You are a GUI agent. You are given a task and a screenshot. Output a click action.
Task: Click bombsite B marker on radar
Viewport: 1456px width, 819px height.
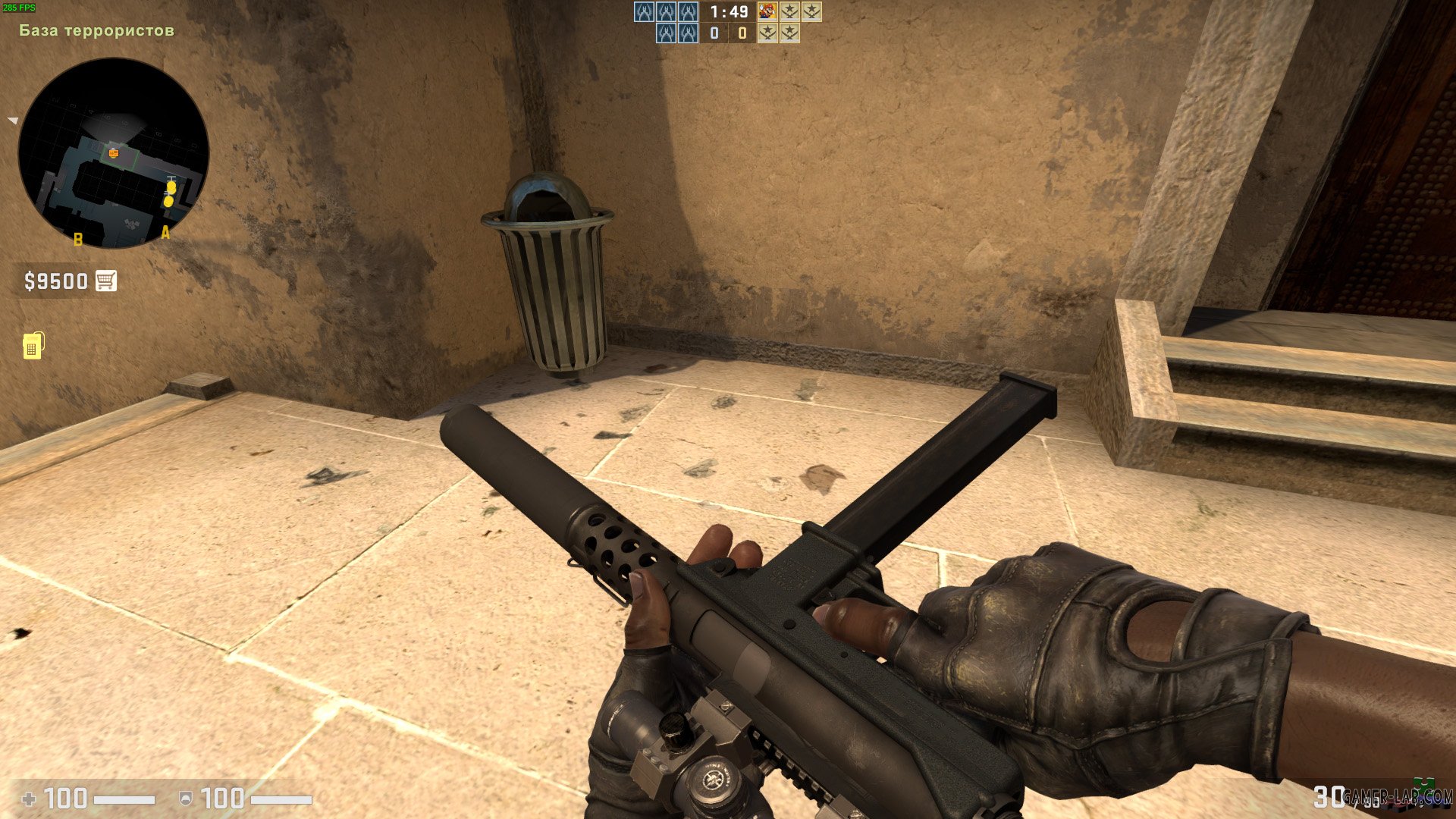(77, 240)
